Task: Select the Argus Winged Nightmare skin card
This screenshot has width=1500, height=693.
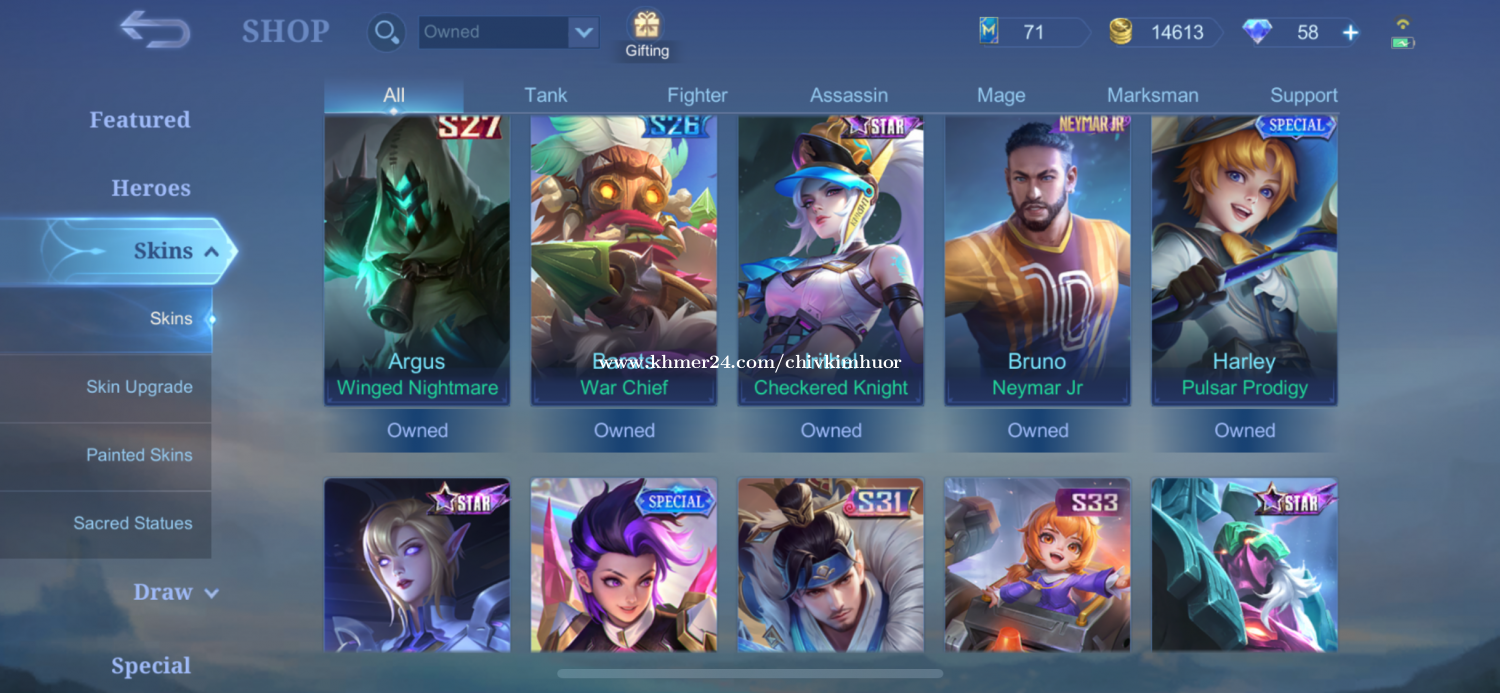Action: click(417, 260)
